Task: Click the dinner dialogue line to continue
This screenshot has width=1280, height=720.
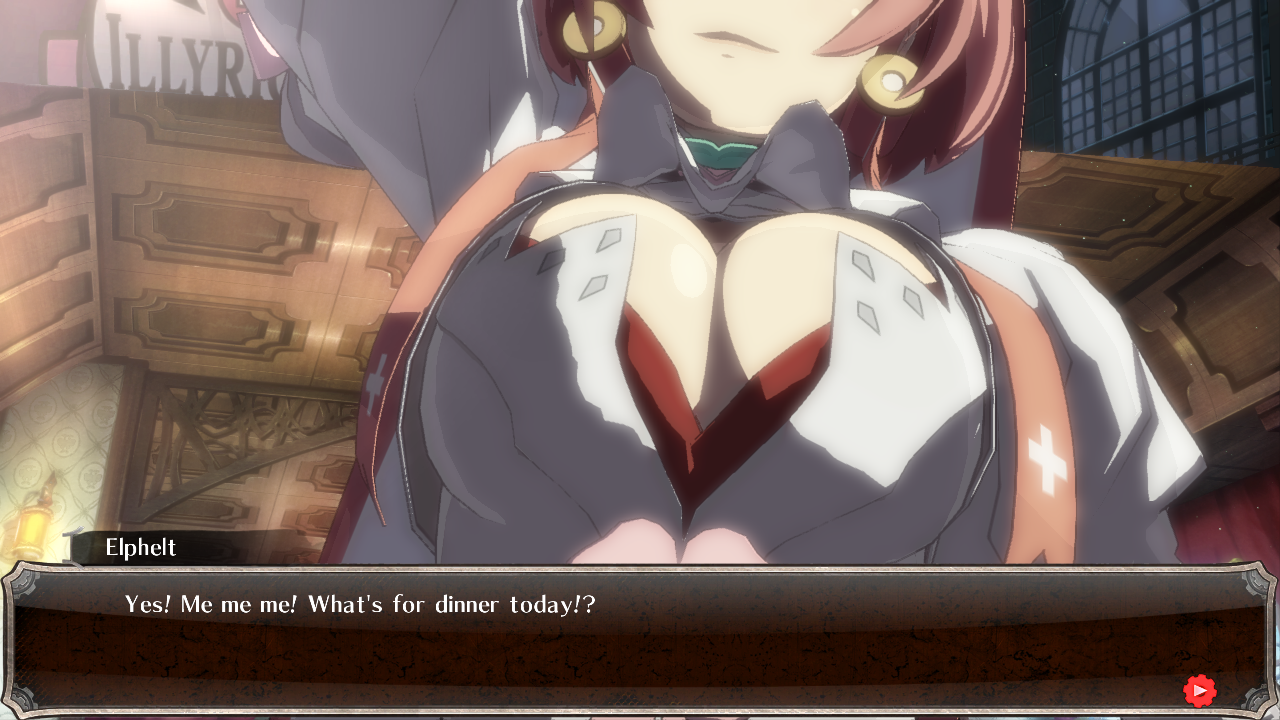Action: point(358,604)
